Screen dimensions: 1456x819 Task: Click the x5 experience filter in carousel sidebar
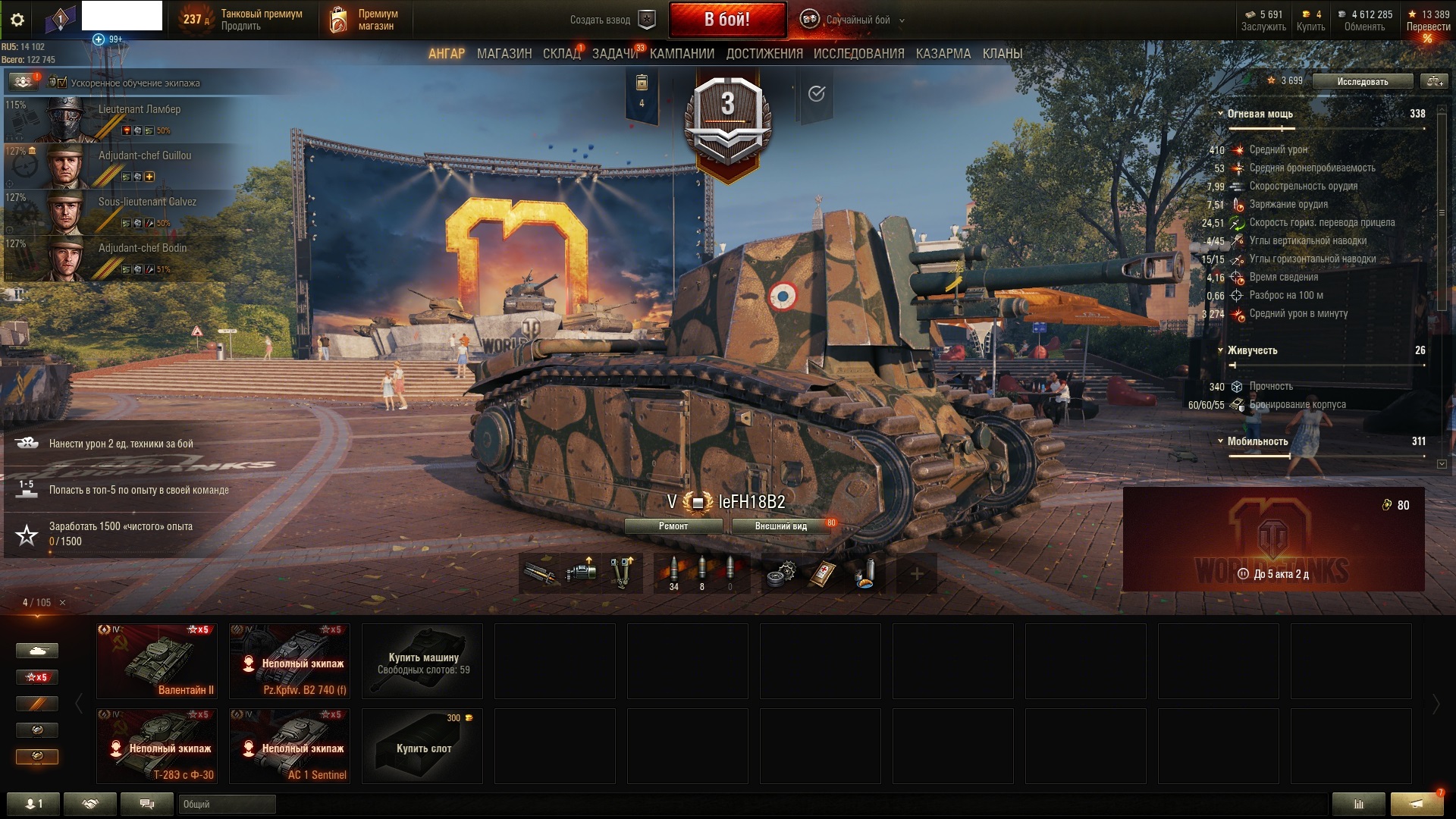(37, 677)
